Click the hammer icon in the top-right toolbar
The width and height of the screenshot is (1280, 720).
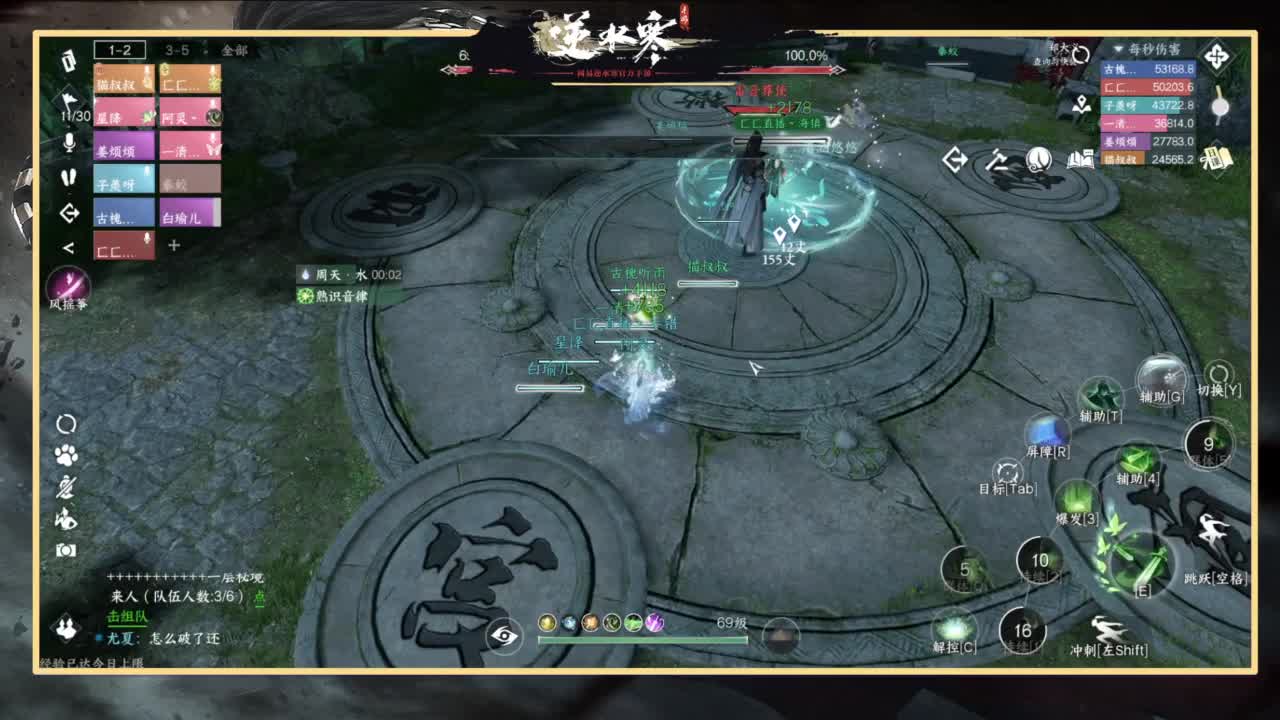pos(996,160)
